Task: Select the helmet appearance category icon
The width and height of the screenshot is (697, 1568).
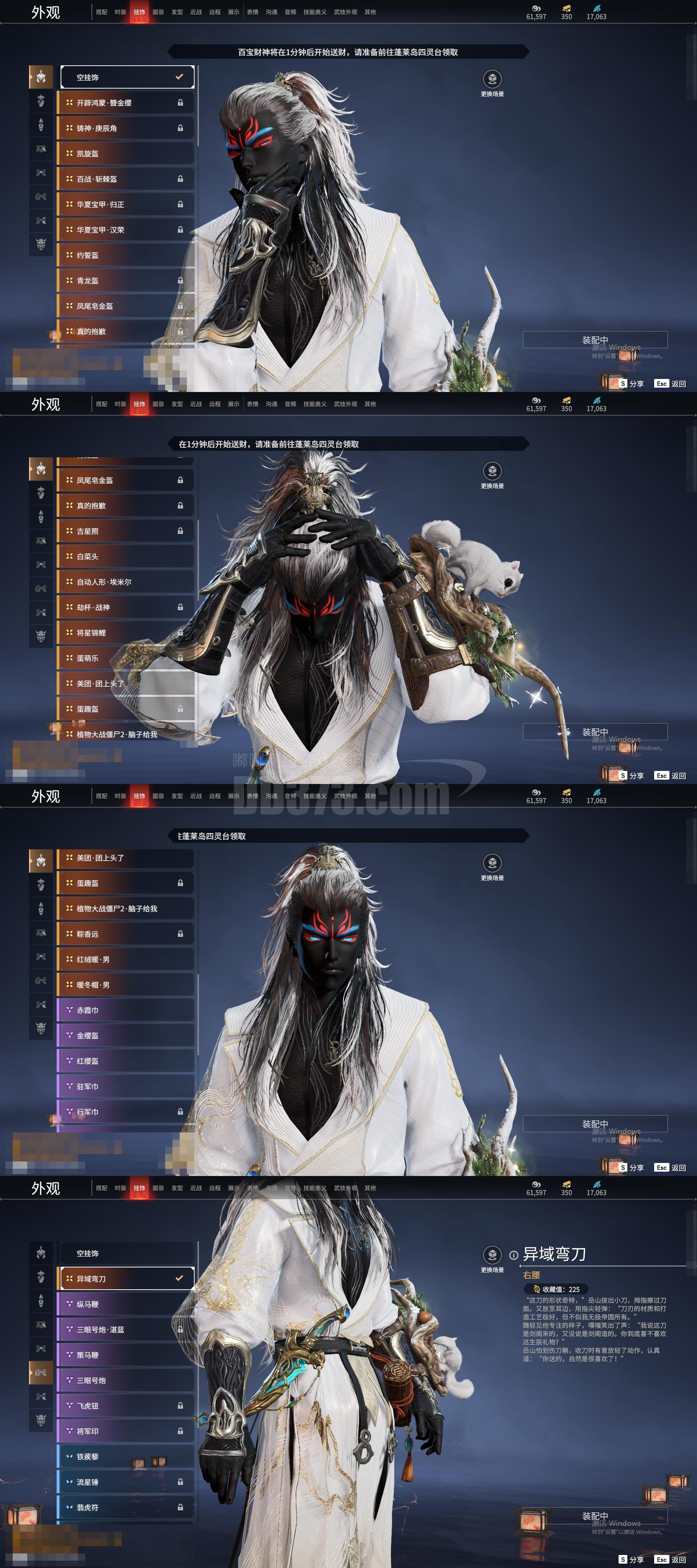Action: [41, 77]
